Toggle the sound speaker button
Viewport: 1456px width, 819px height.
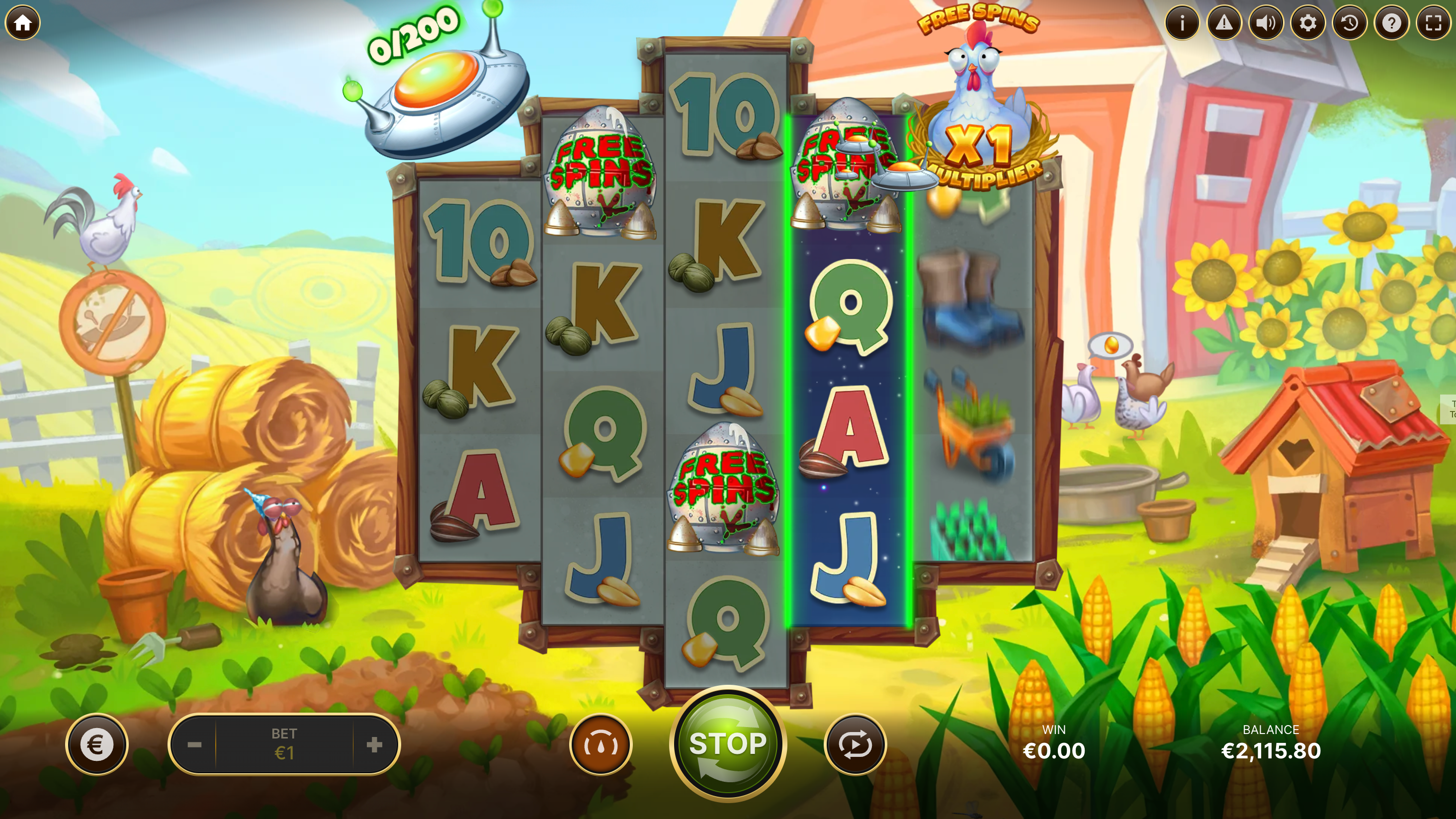1266,22
